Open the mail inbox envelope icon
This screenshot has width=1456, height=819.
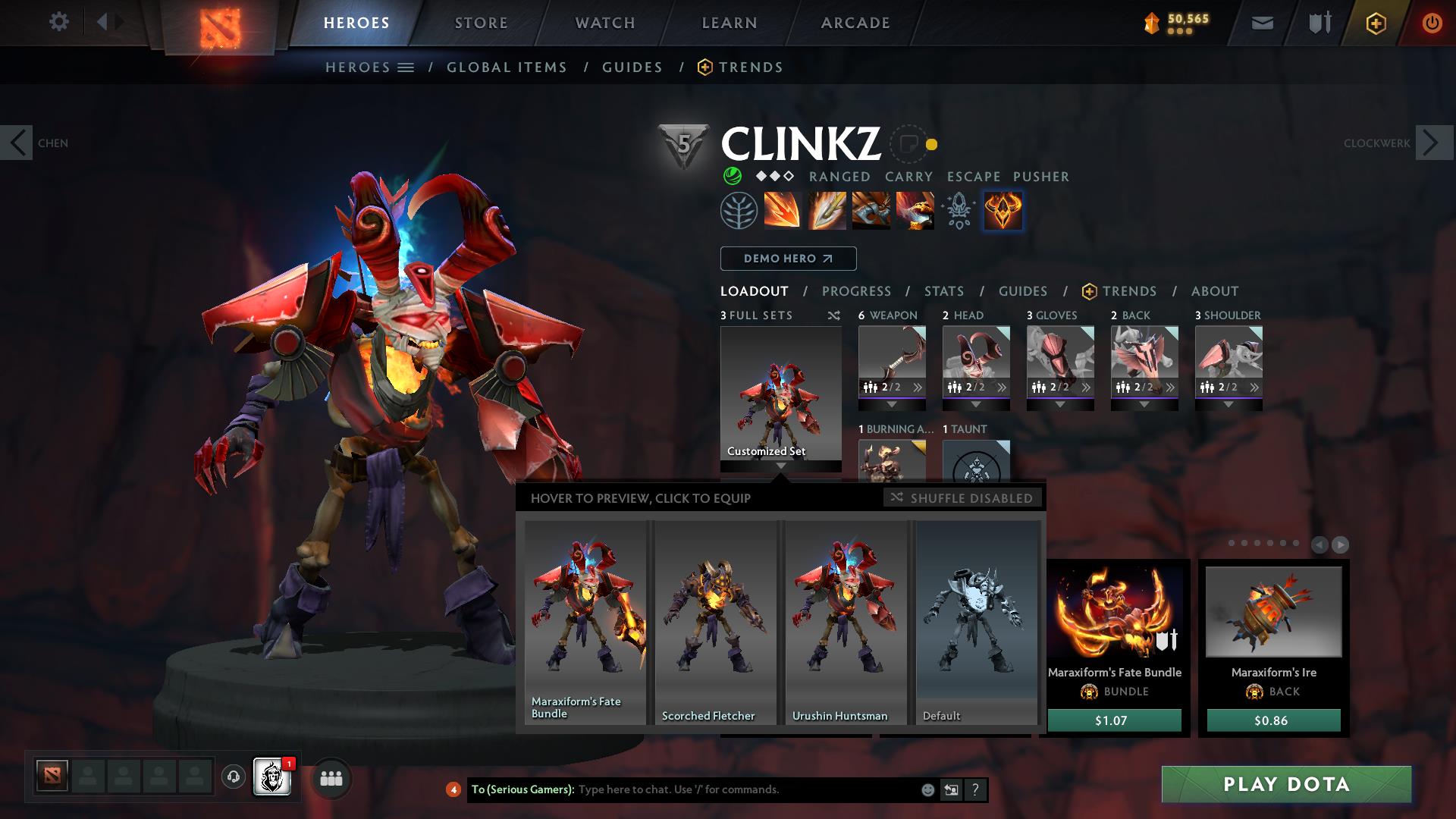(1261, 23)
